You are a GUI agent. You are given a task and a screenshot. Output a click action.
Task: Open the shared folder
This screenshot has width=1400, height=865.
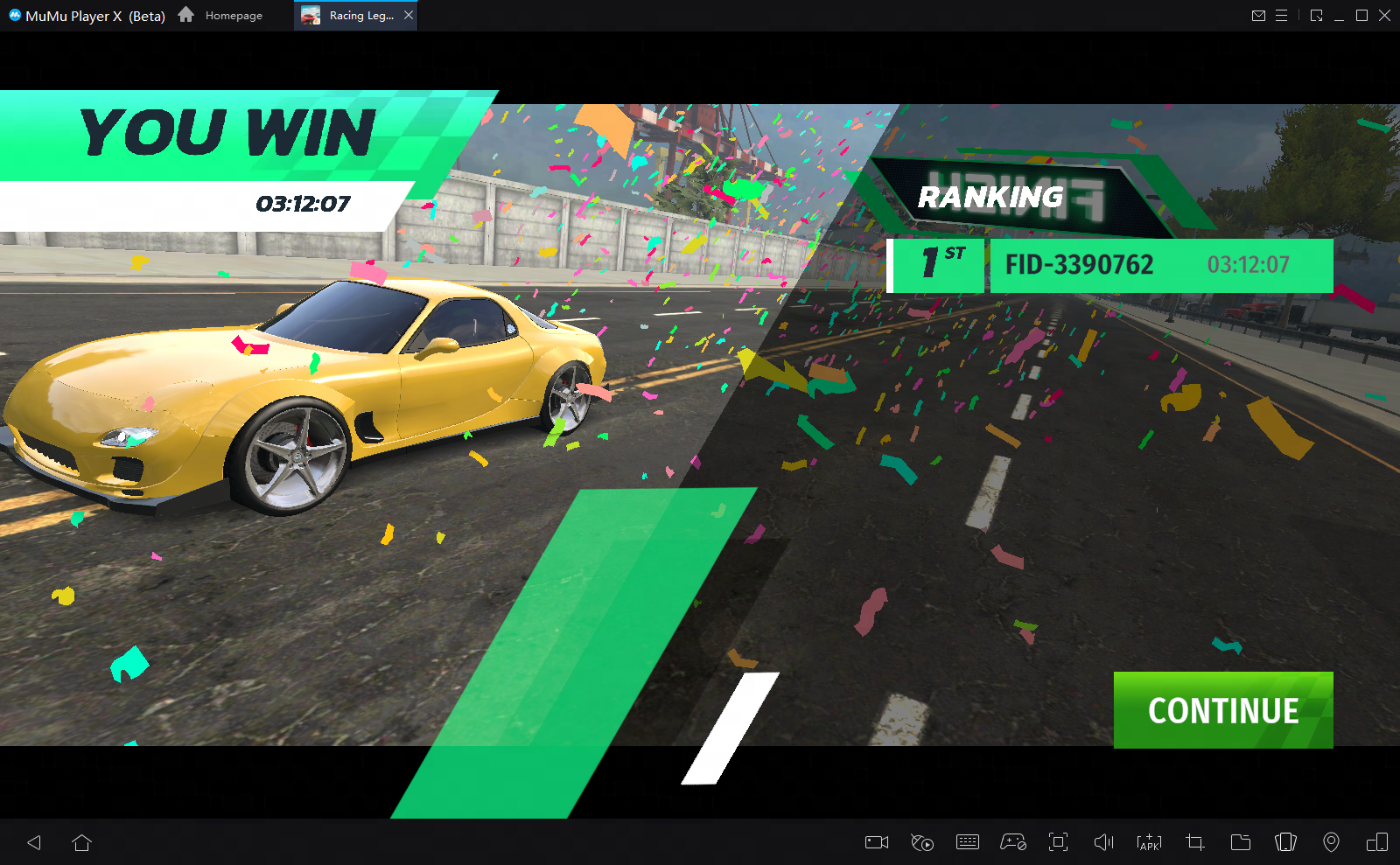click(1239, 842)
